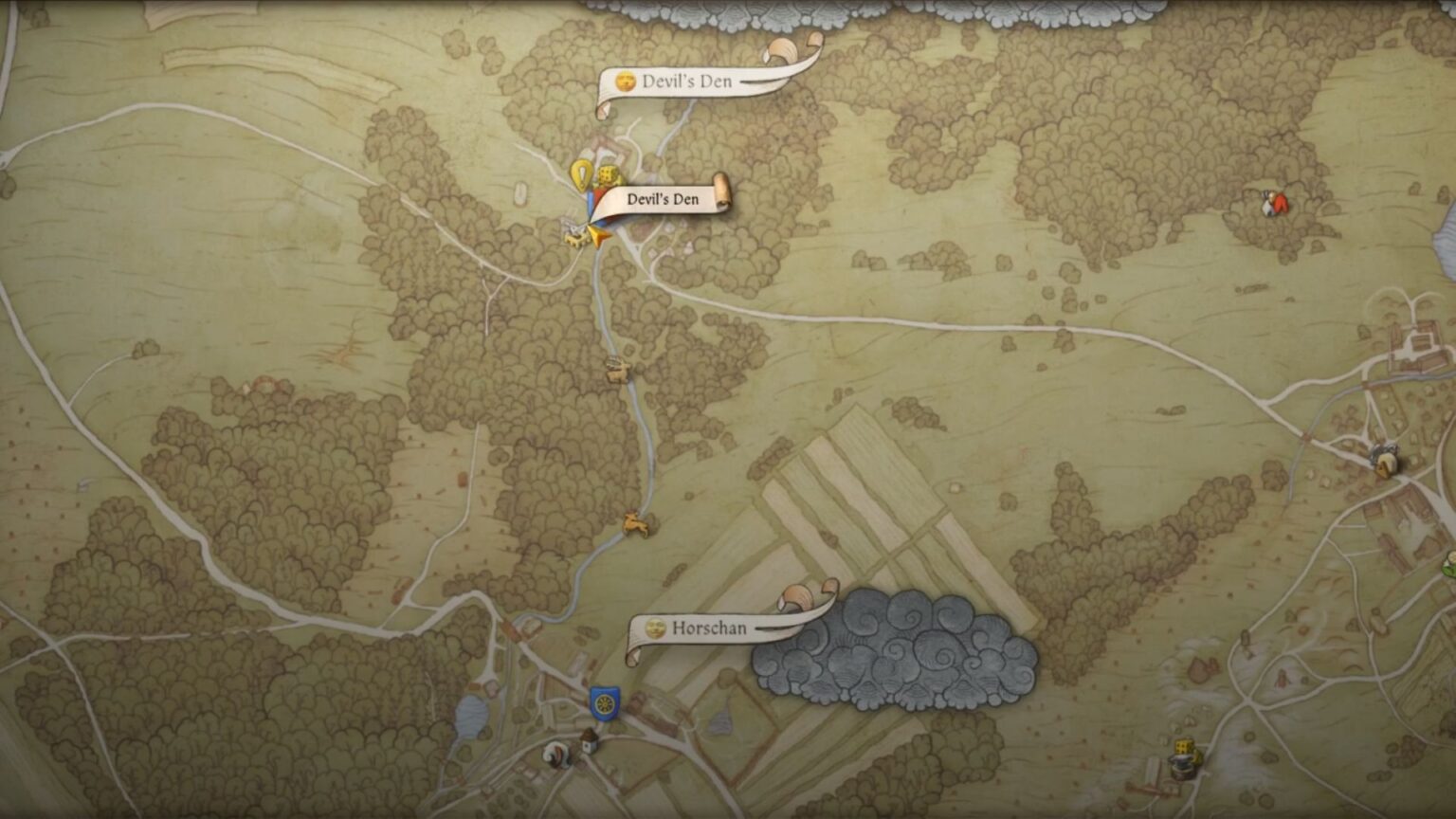
Task: Select the coin emblem on the Horschan banner
Action: pos(655,628)
